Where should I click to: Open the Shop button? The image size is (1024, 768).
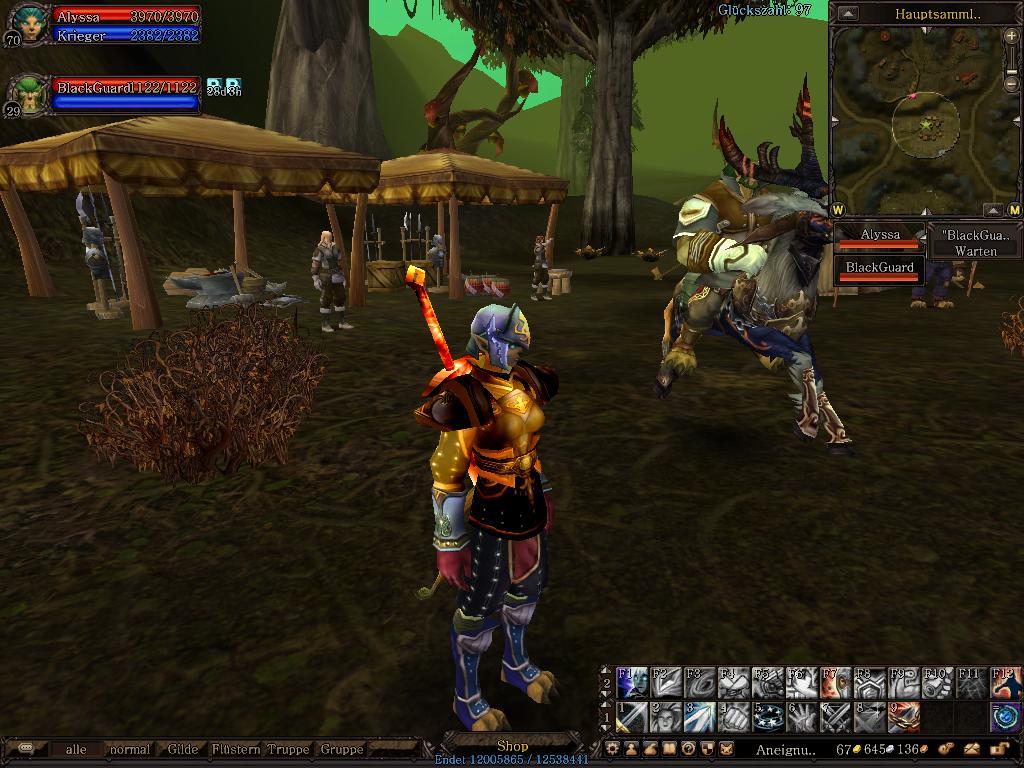(x=512, y=746)
